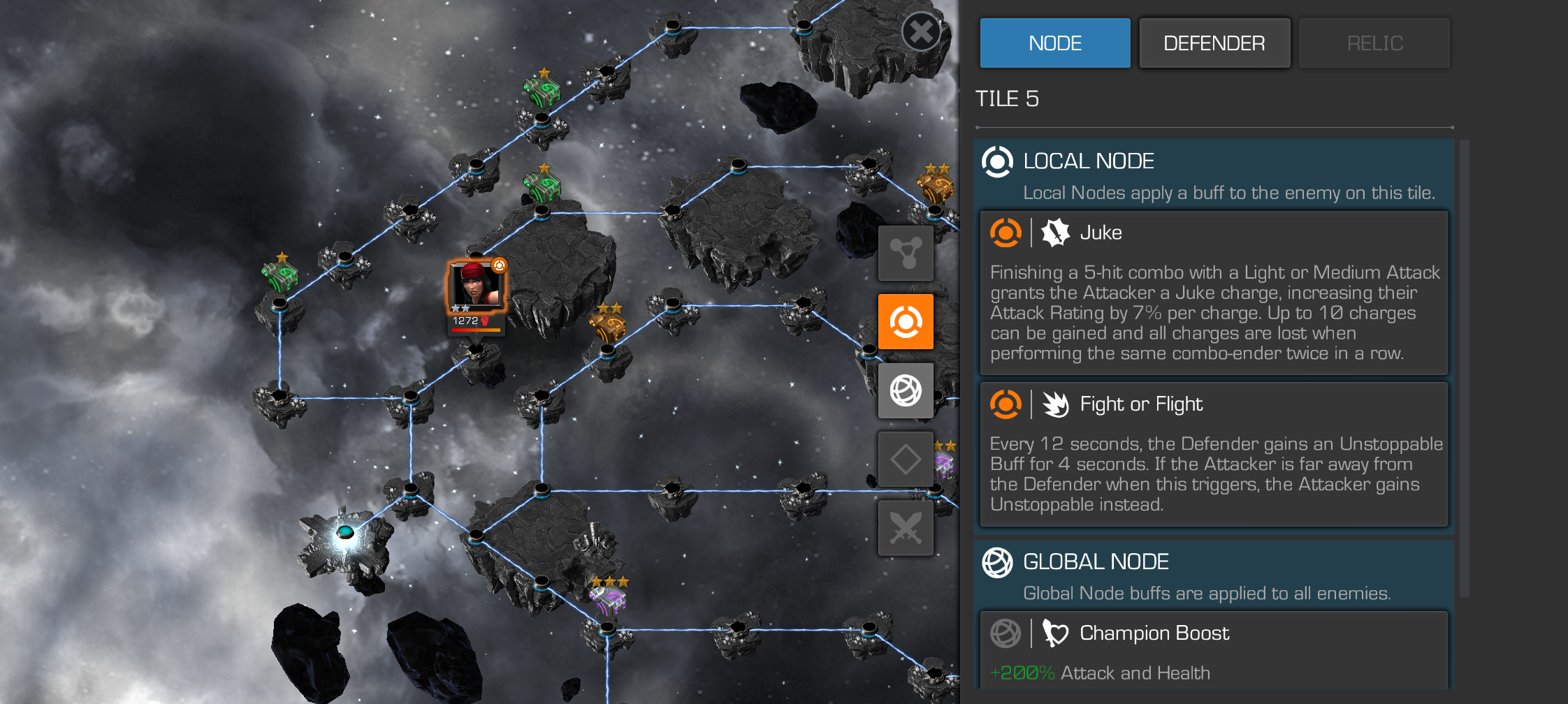Image resolution: width=1568 pixels, height=704 pixels.
Task: Click the diamond icon filter button
Action: 906,459
